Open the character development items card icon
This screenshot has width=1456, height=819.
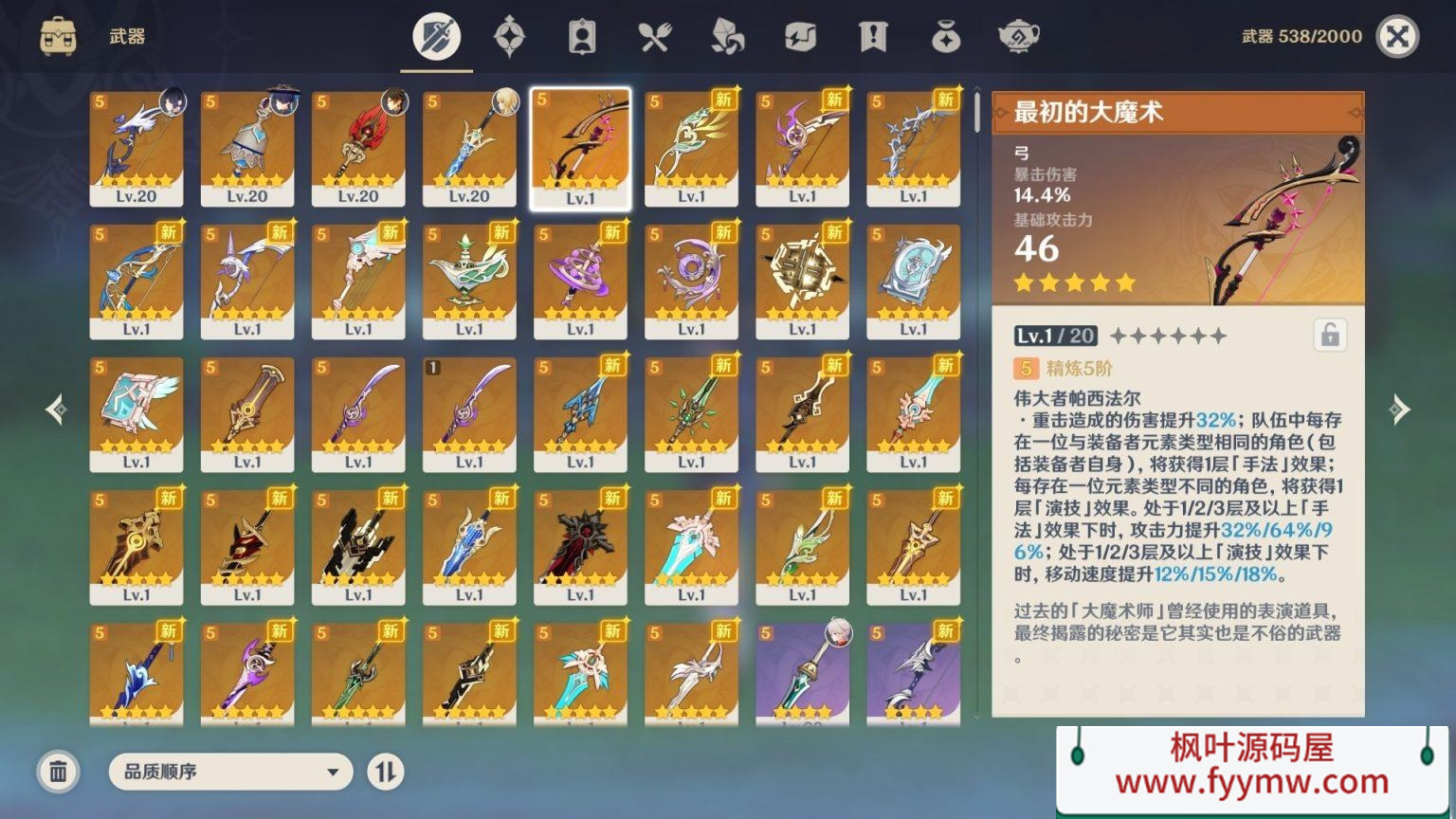coord(581,36)
